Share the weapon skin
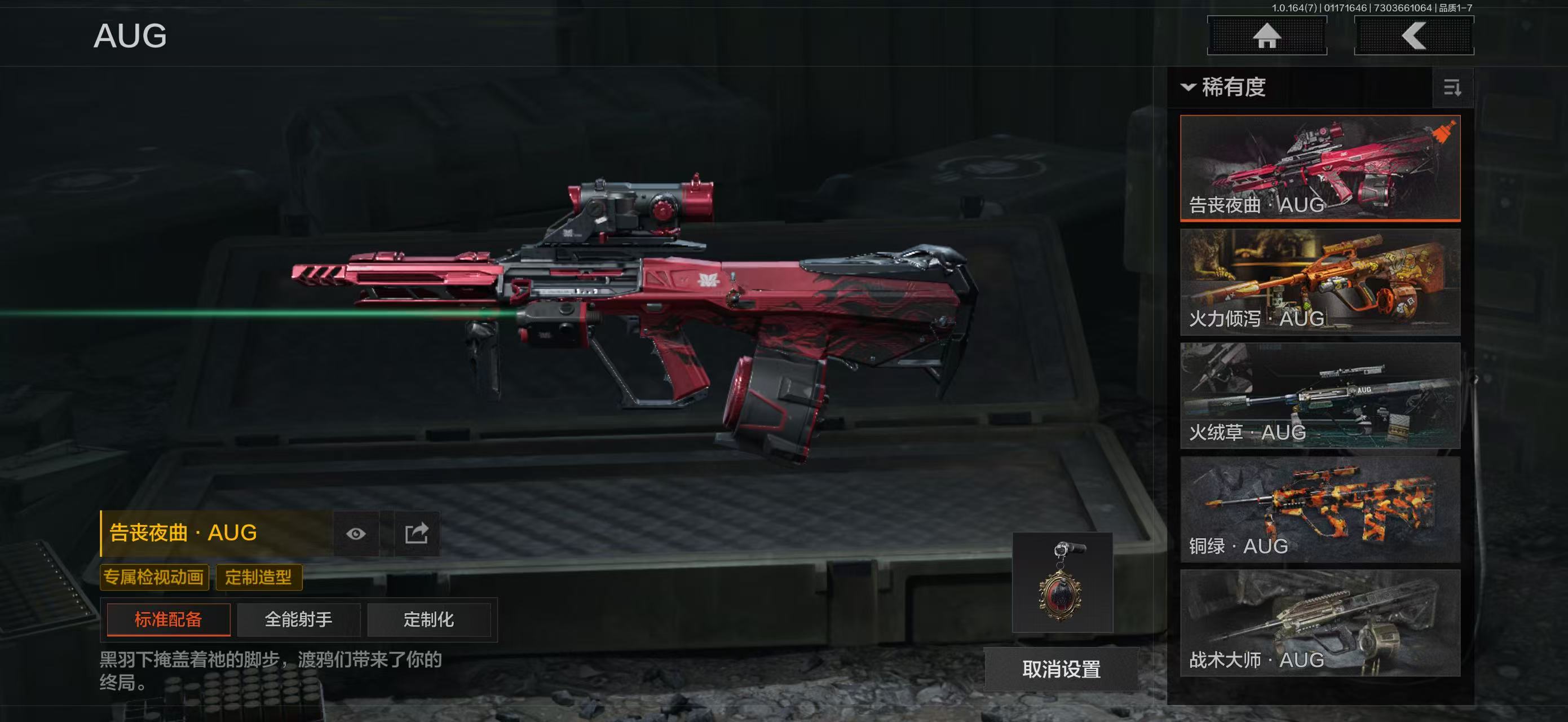 coord(417,534)
